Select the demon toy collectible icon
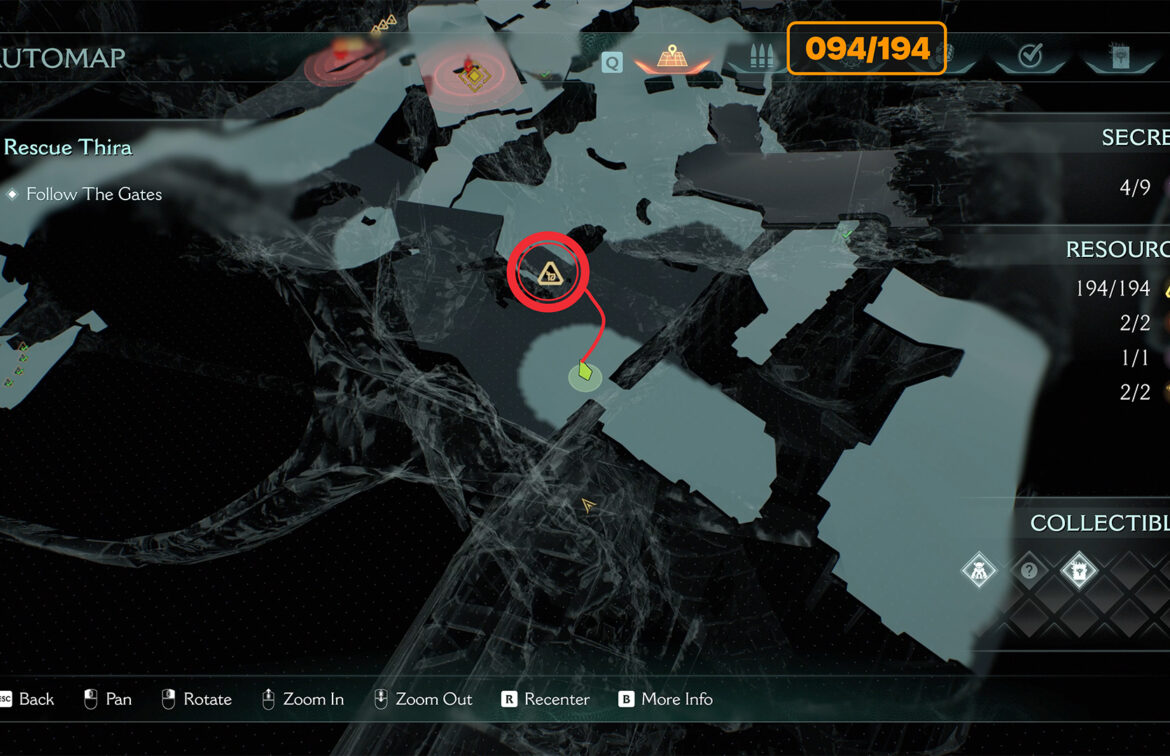1170x756 pixels. (978, 572)
